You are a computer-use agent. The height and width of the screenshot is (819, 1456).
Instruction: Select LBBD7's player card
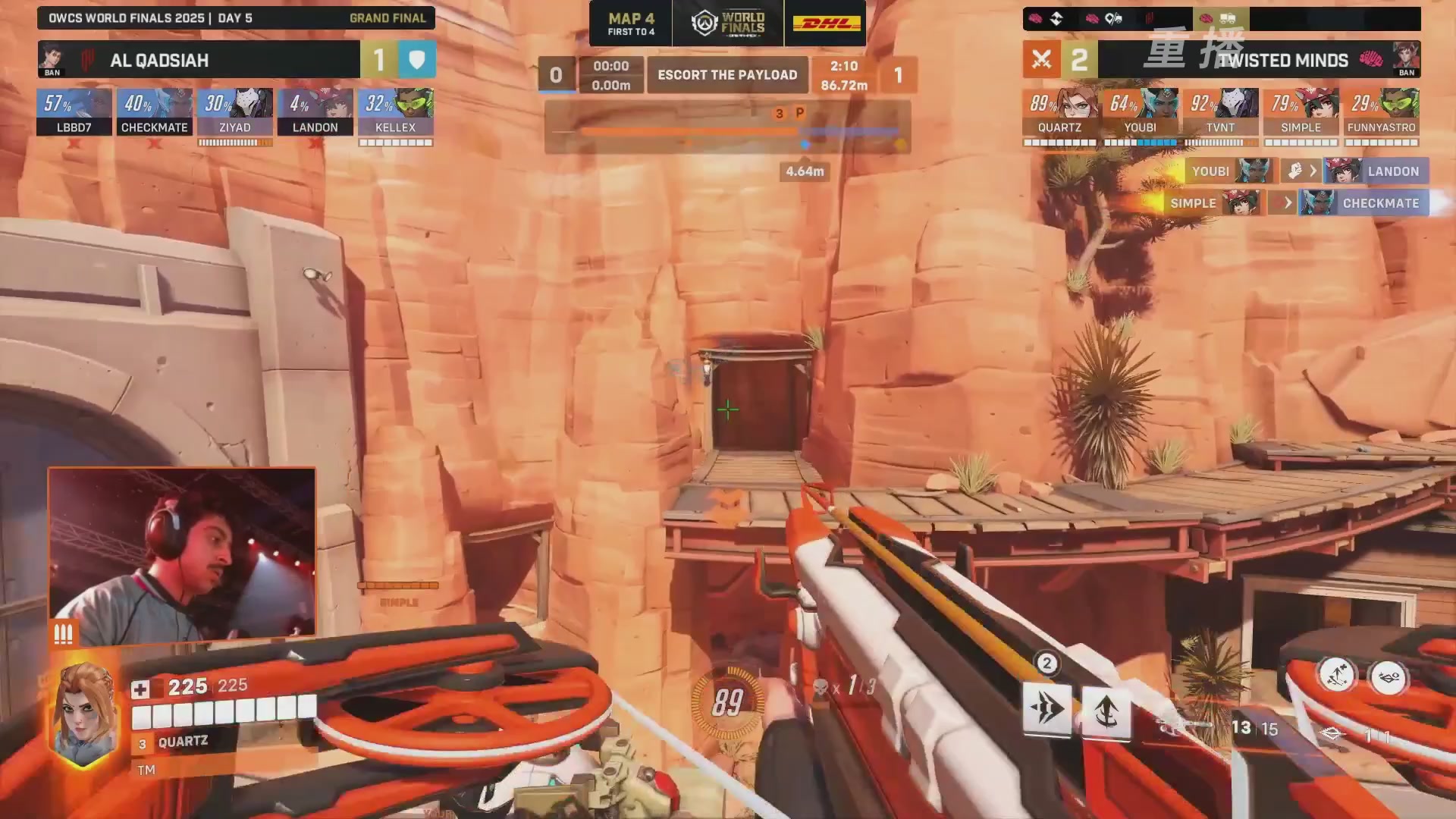(x=74, y=111)
